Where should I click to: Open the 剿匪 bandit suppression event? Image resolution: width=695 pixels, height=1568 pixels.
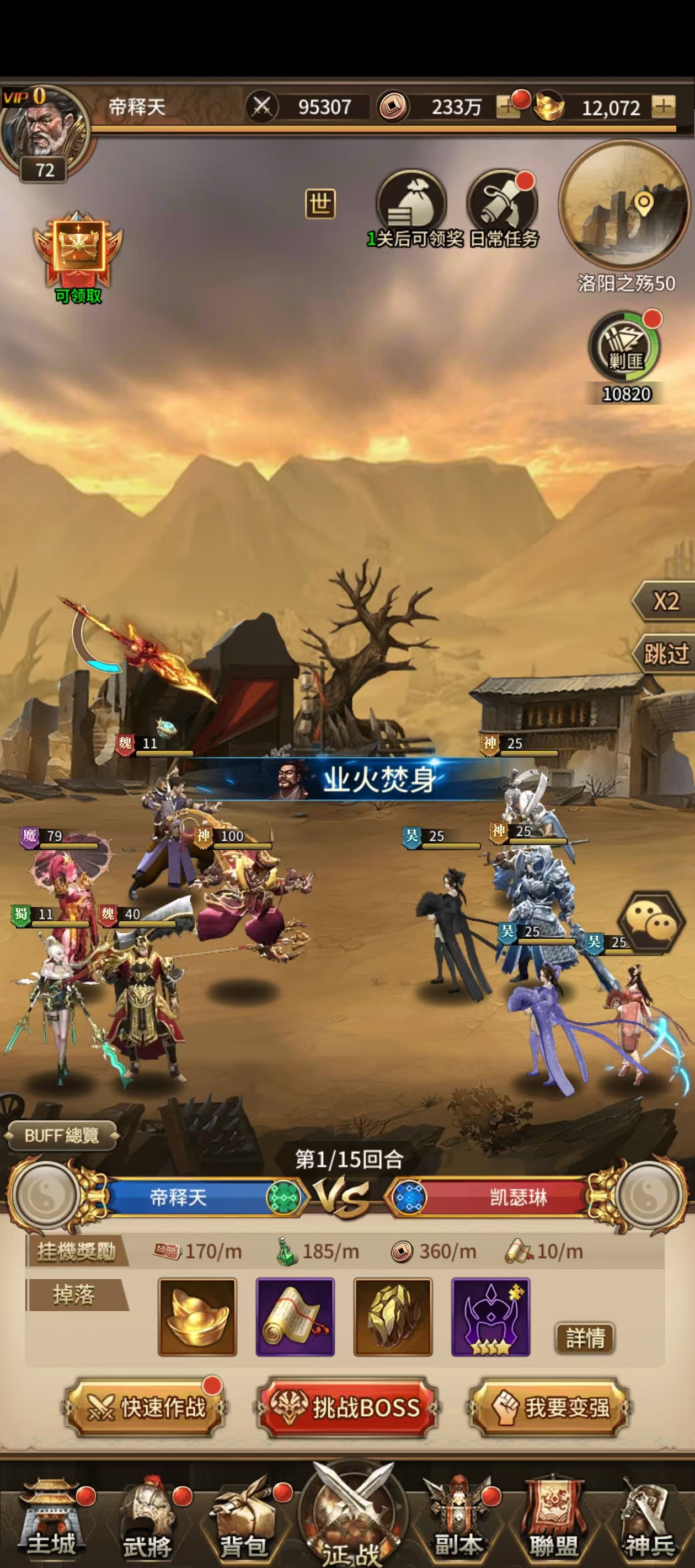[x=625, y=347]
